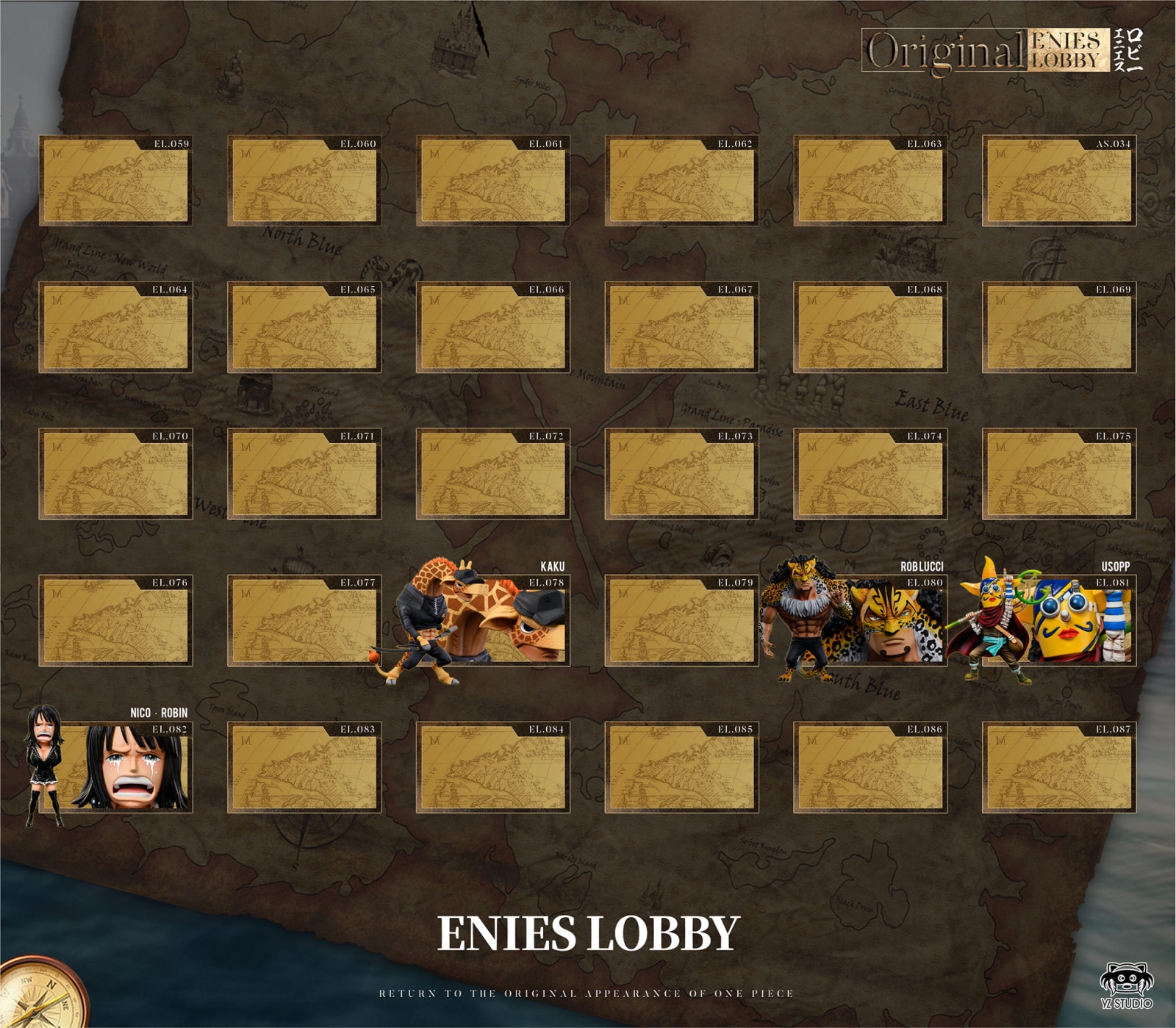1176x1028 pixels.
Task: Open the Rob Lucci EL.080 card
Action: [x=870, y=620]
